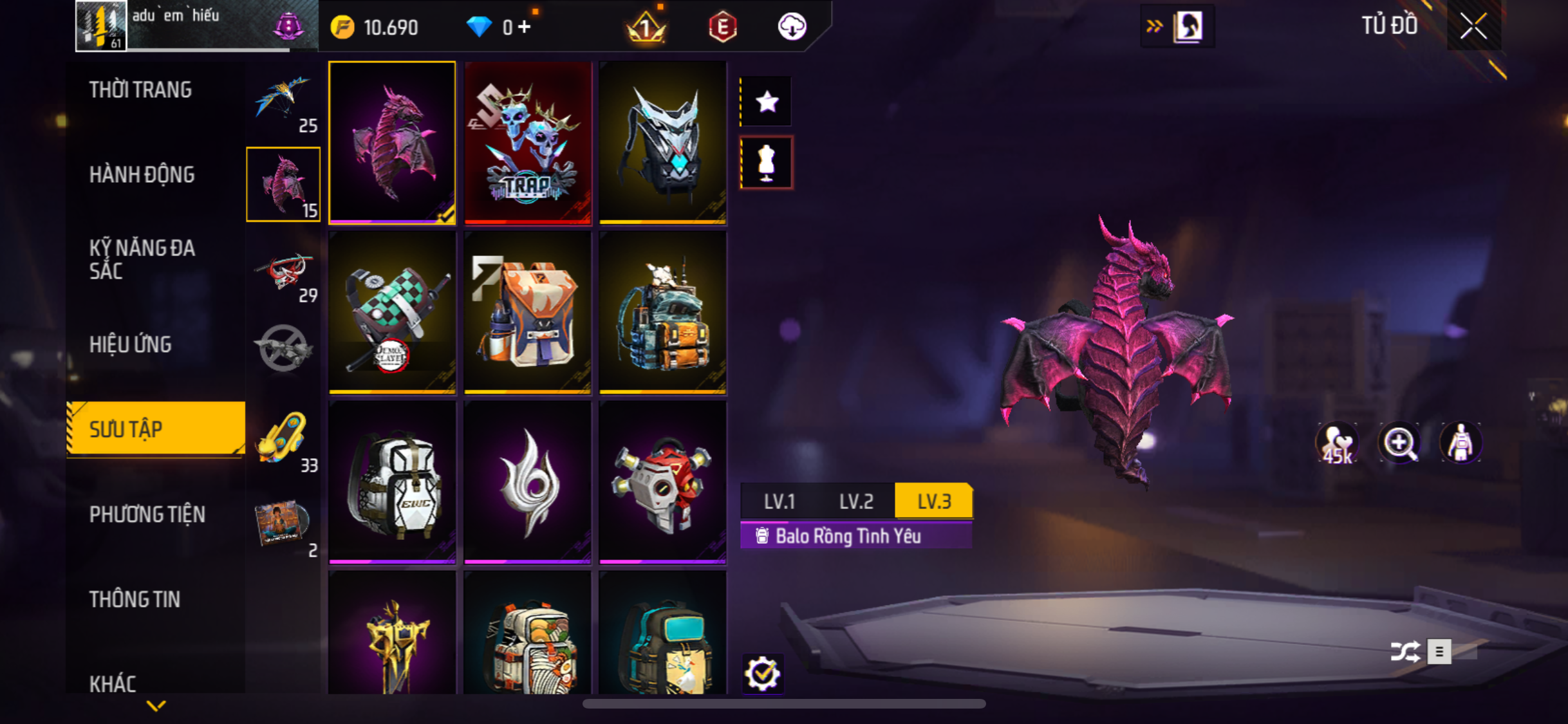Screen dimensions: 1568x724
Task: Select the white EWC backpack
Action: pos(392,483)
